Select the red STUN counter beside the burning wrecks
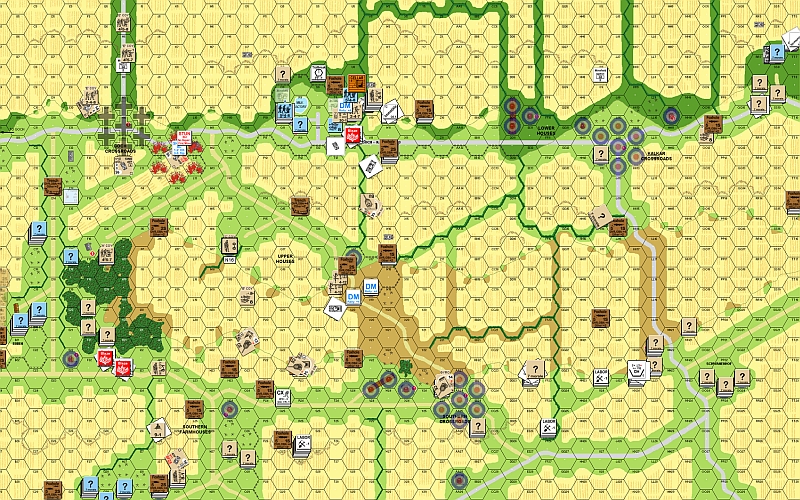The width and height of the screenshot is (800, 500). 183,137
